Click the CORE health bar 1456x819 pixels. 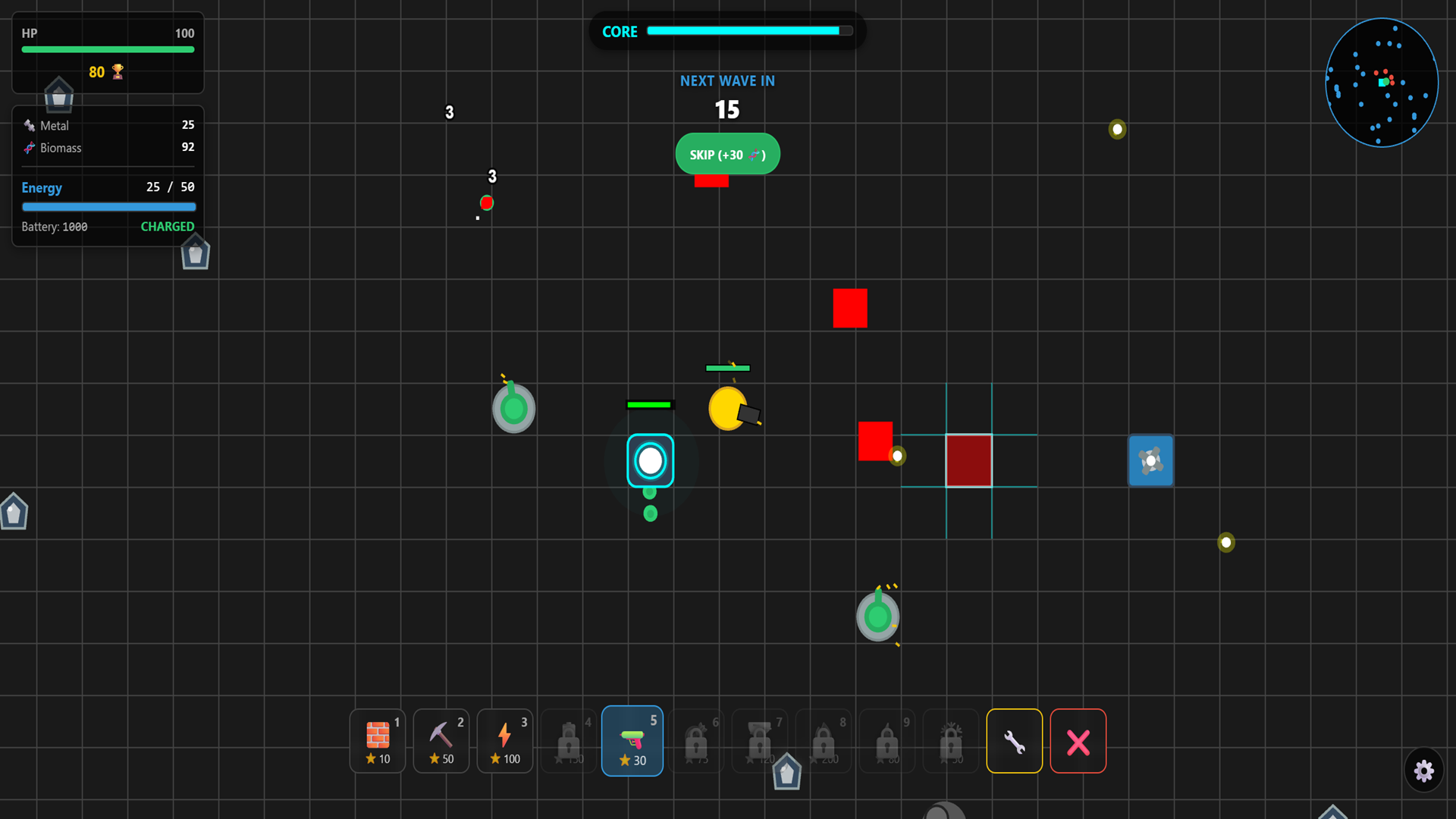tap(749, 31)
